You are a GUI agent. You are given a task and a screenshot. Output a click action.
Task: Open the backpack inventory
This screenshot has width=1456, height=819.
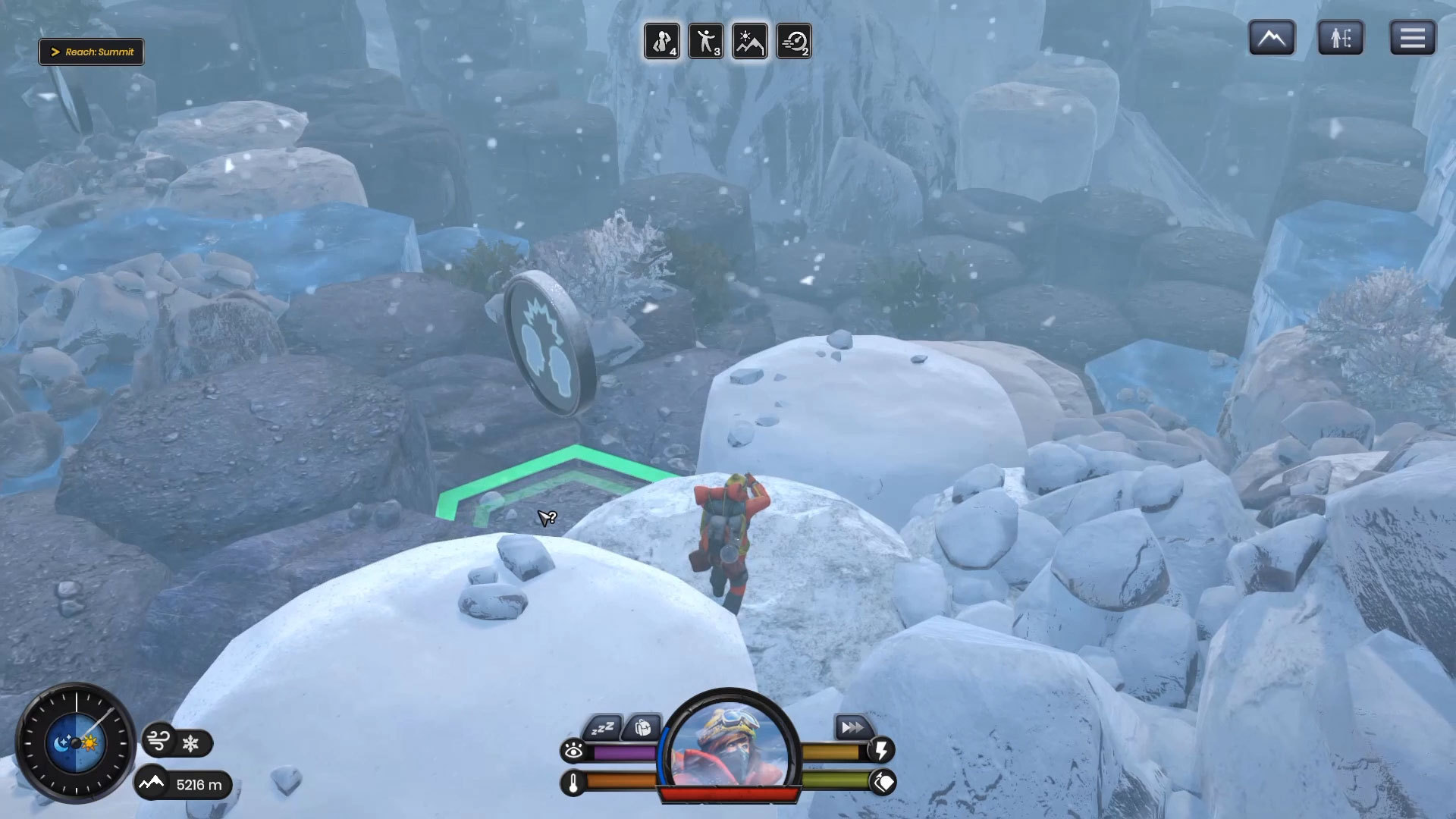(643, 728)
